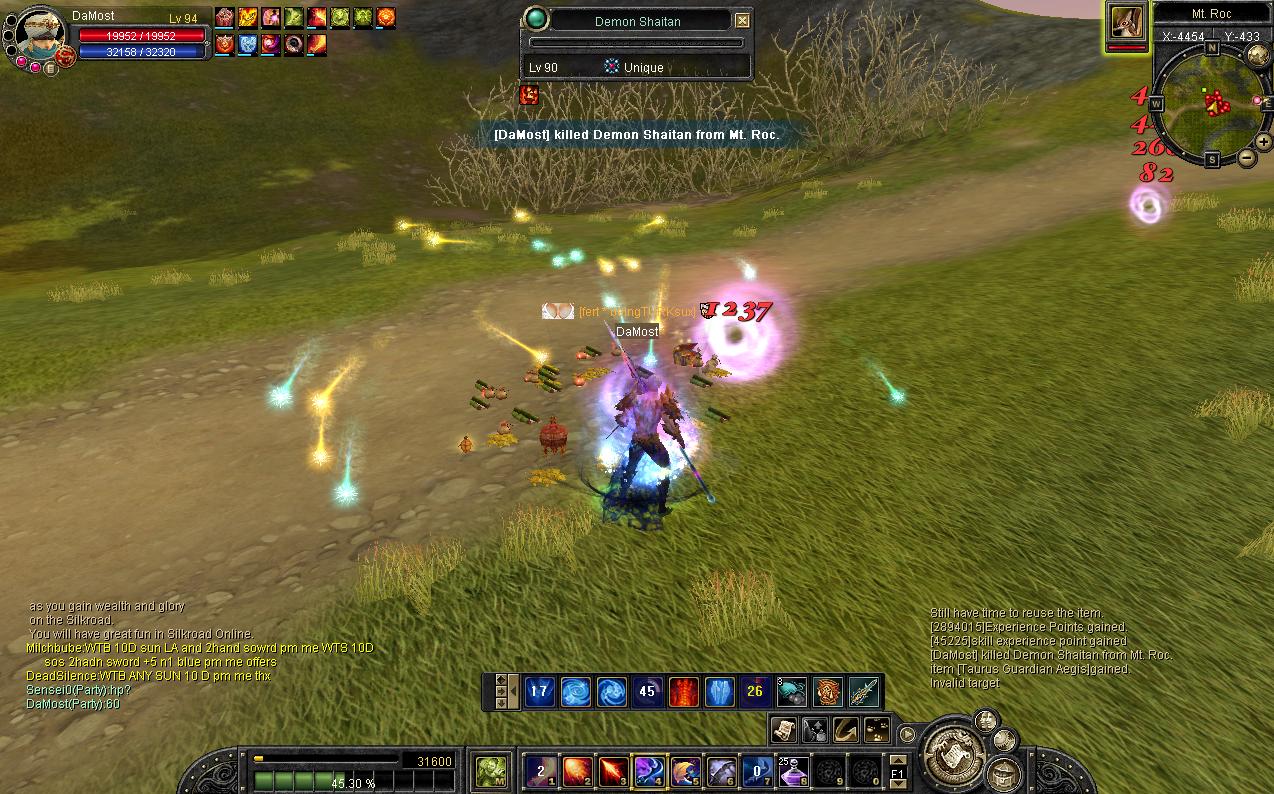Viewport: 1274px width, 794px height.
Task: Open the treasure chest inventory button
Action: pyautogui.click(x=1003, y=771)
